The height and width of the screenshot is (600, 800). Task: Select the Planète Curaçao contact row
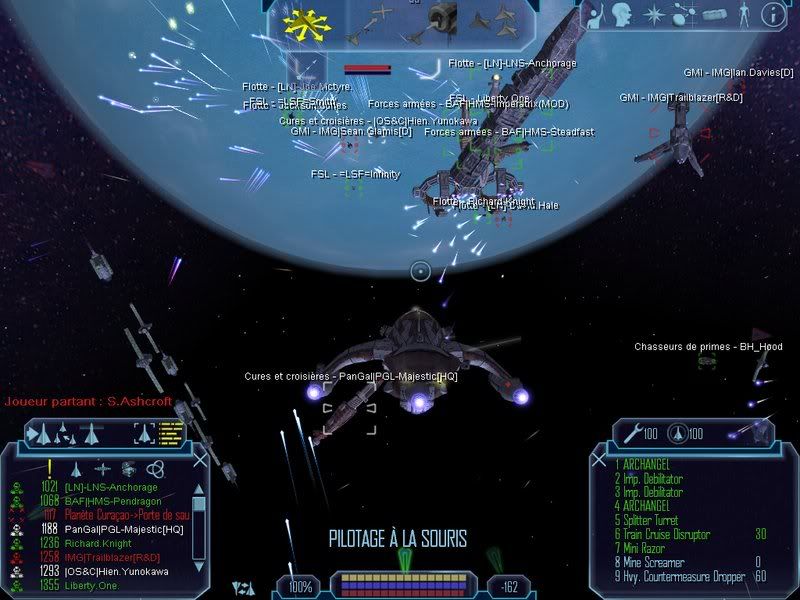pos(120,515)
